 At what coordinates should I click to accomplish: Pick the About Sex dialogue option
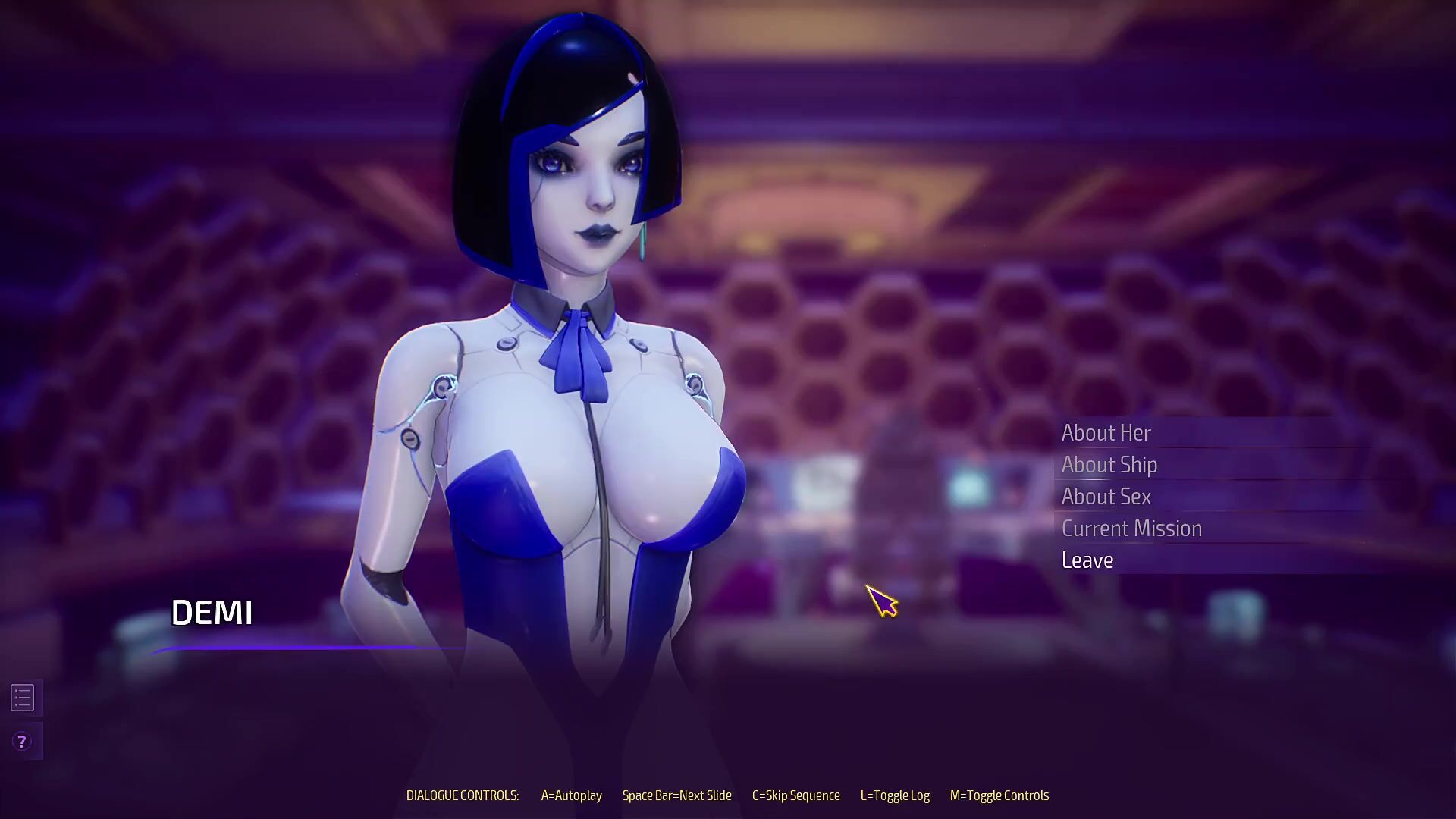click(1106, 497)
